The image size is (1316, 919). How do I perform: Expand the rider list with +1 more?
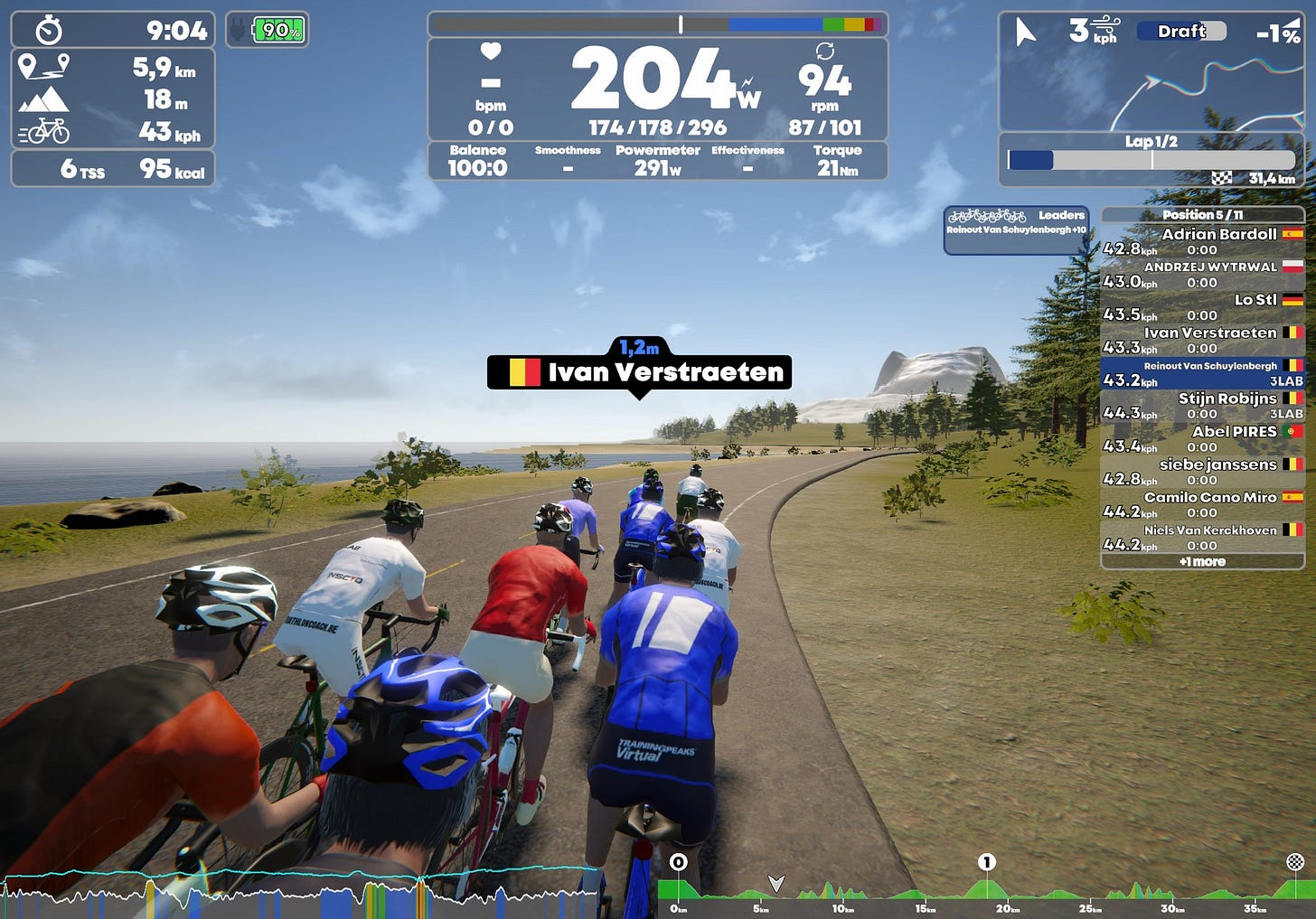(1202, 562)
